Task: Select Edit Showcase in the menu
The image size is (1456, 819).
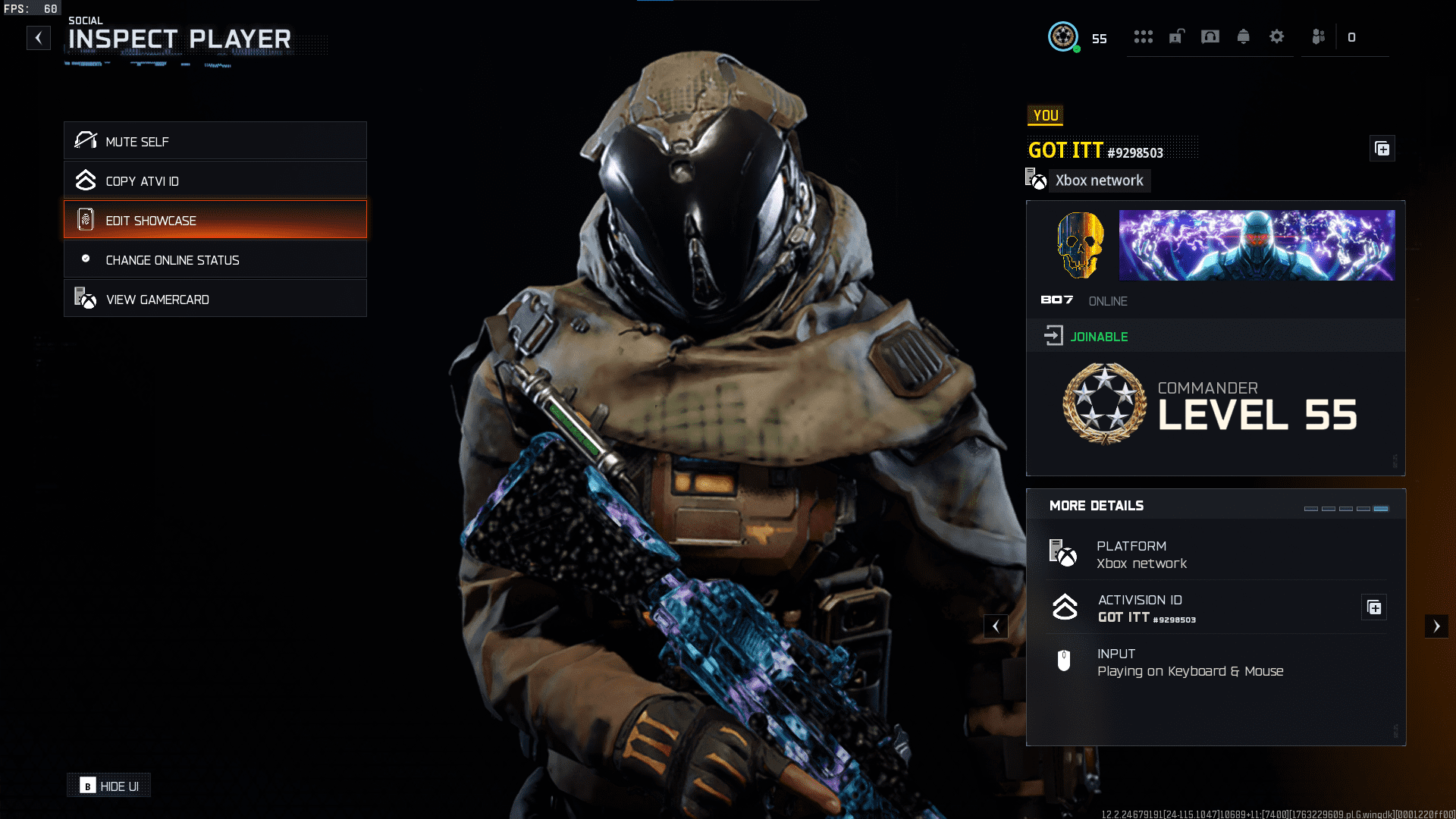Action: [215, 220]
